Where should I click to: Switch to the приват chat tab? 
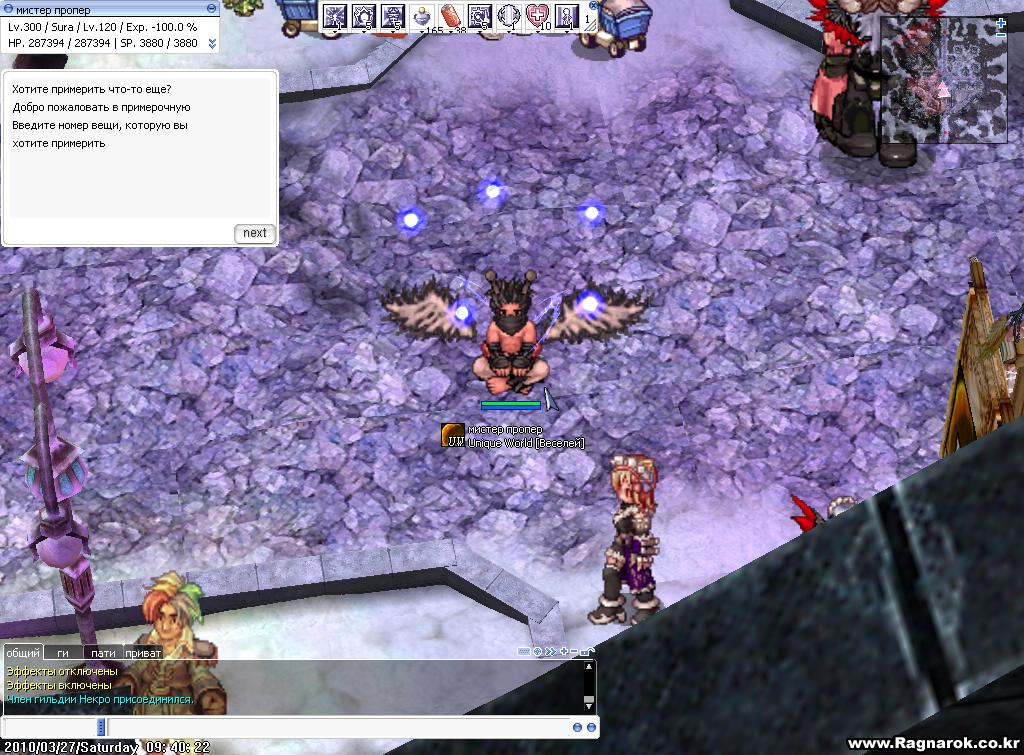[x=143, y=652]
